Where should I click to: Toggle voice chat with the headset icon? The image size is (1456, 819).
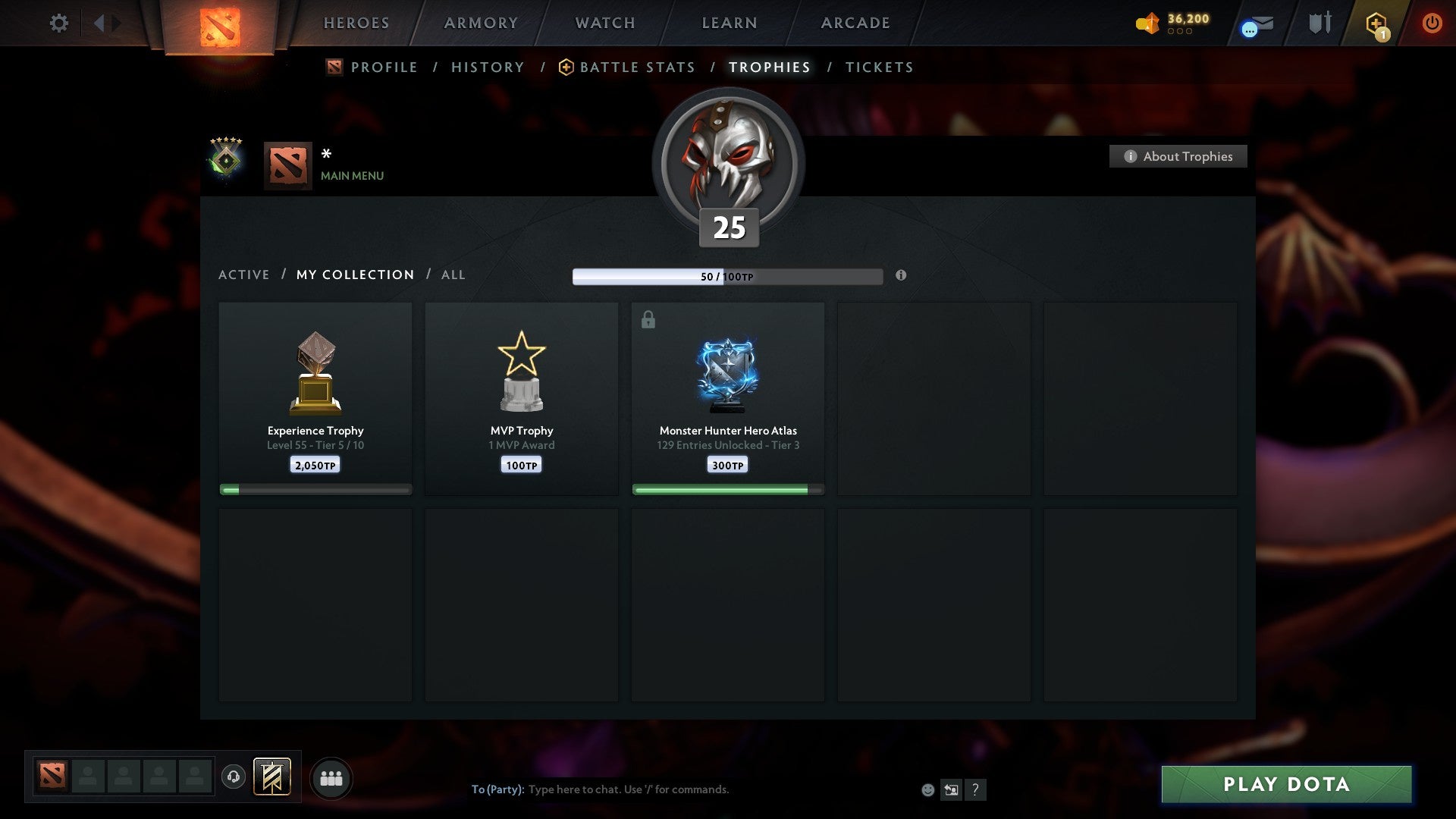[x=234, y=777]
